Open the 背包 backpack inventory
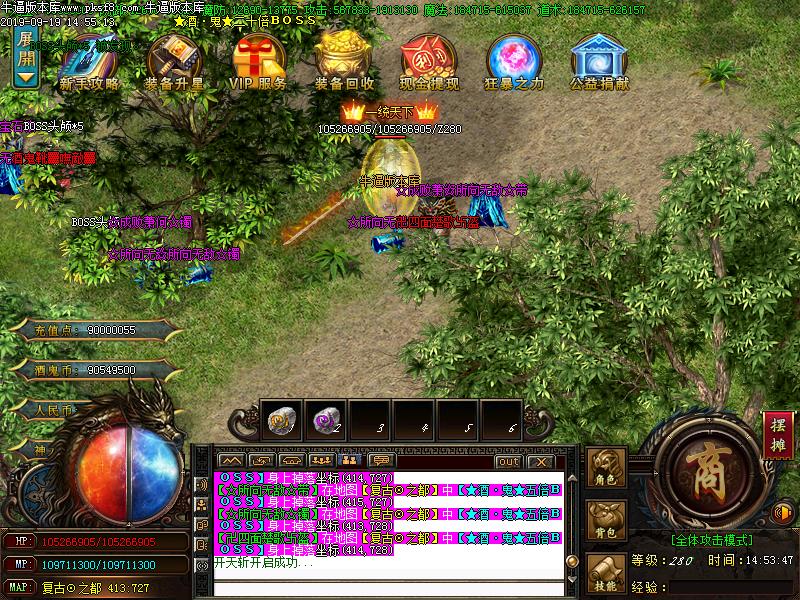The height and width of the screenshot is (600, 800). coord(606,521)
